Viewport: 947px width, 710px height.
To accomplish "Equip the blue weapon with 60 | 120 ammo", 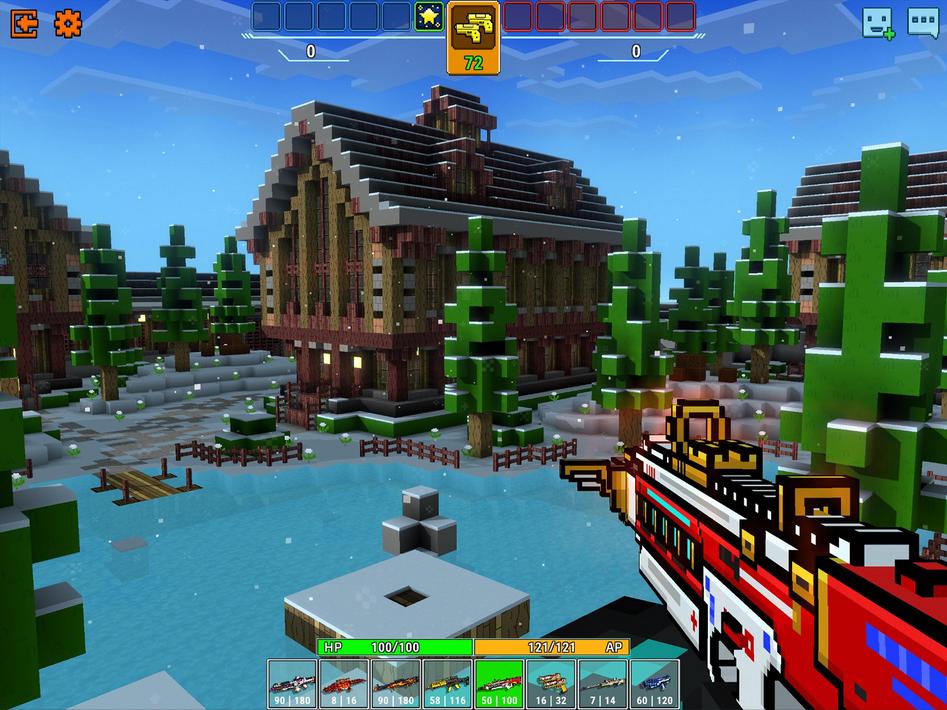I will (654, 684).
